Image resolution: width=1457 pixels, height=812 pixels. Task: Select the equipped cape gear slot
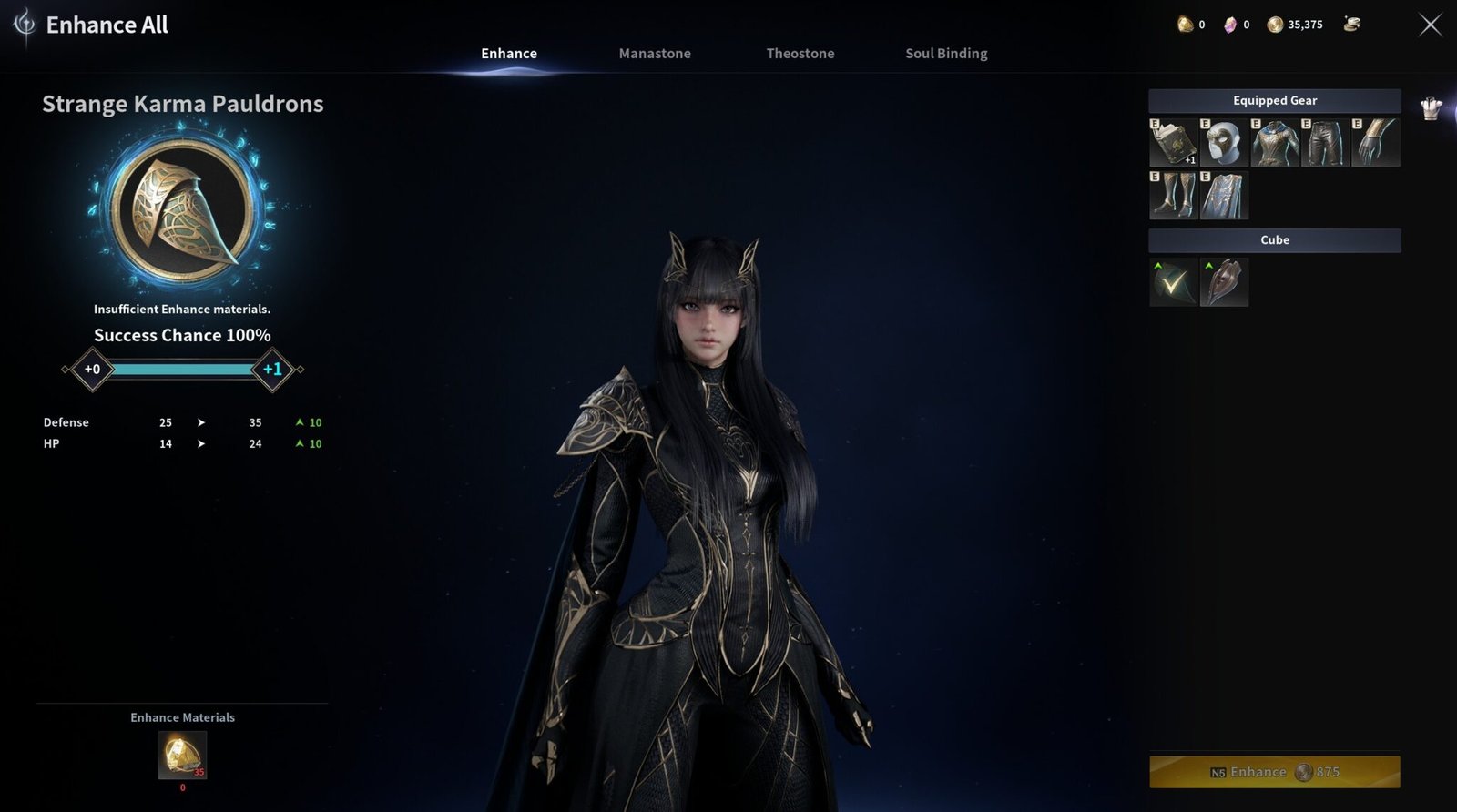[x=1225, y=195]
